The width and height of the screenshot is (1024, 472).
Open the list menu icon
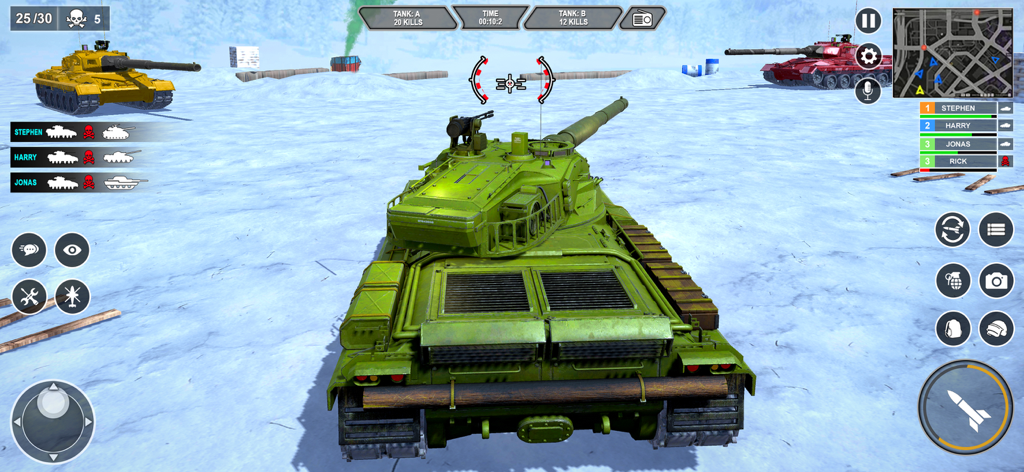(996, 230)
